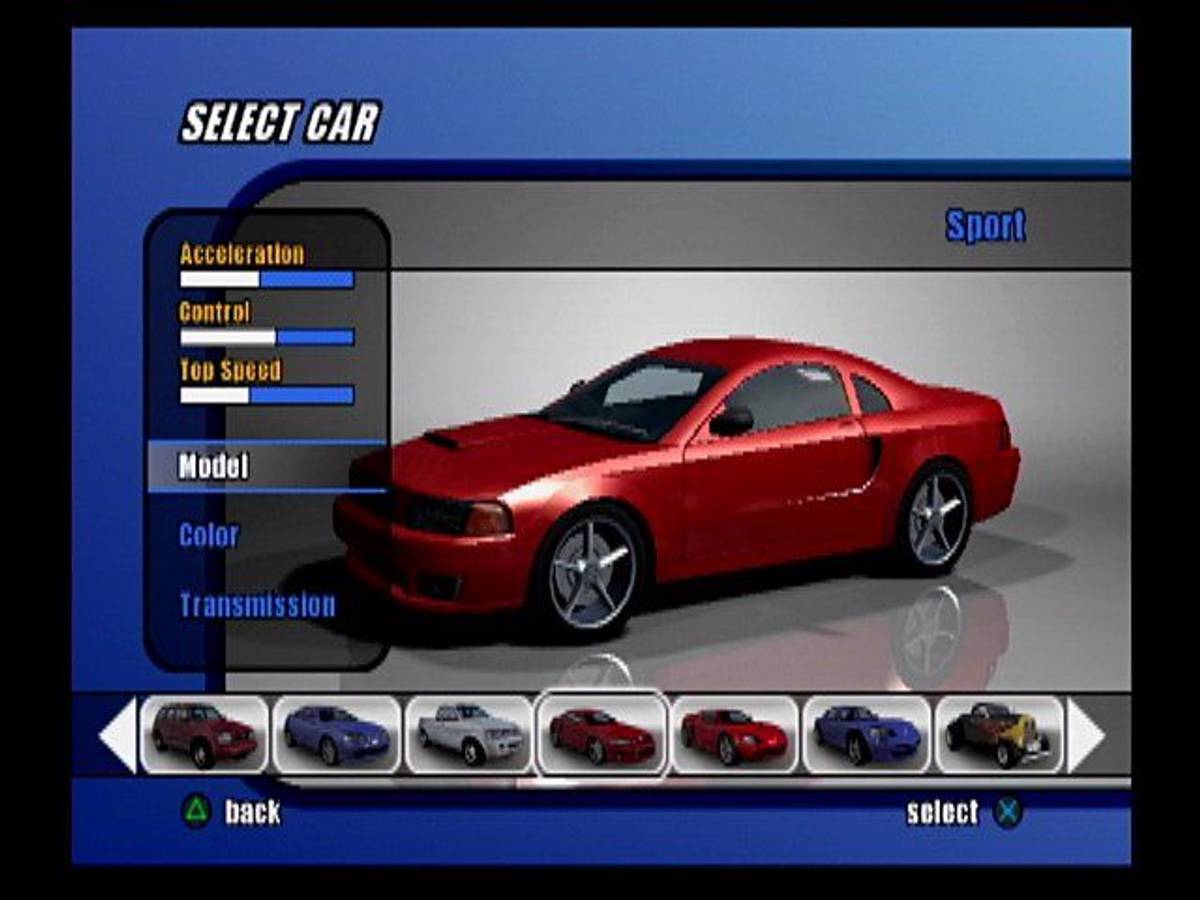
Task: Open the Color option
Action: 209,536
